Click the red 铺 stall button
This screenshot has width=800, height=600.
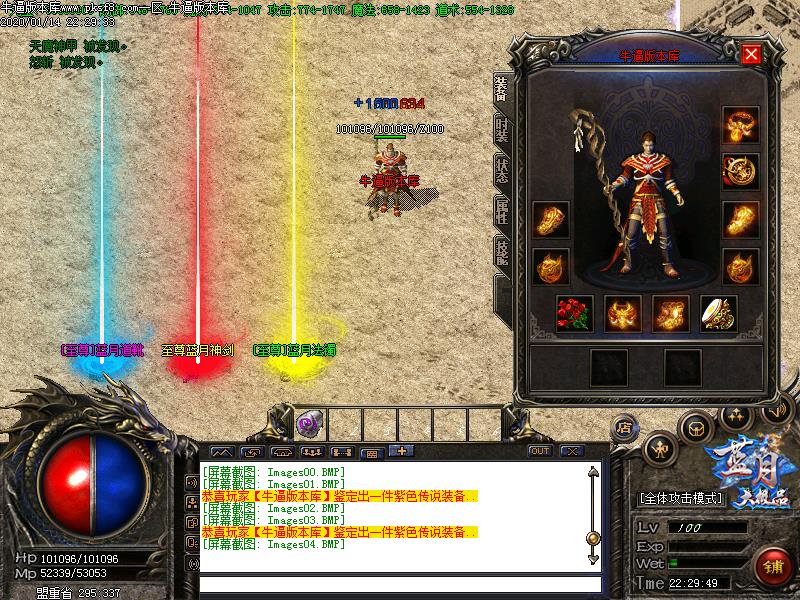770,563
